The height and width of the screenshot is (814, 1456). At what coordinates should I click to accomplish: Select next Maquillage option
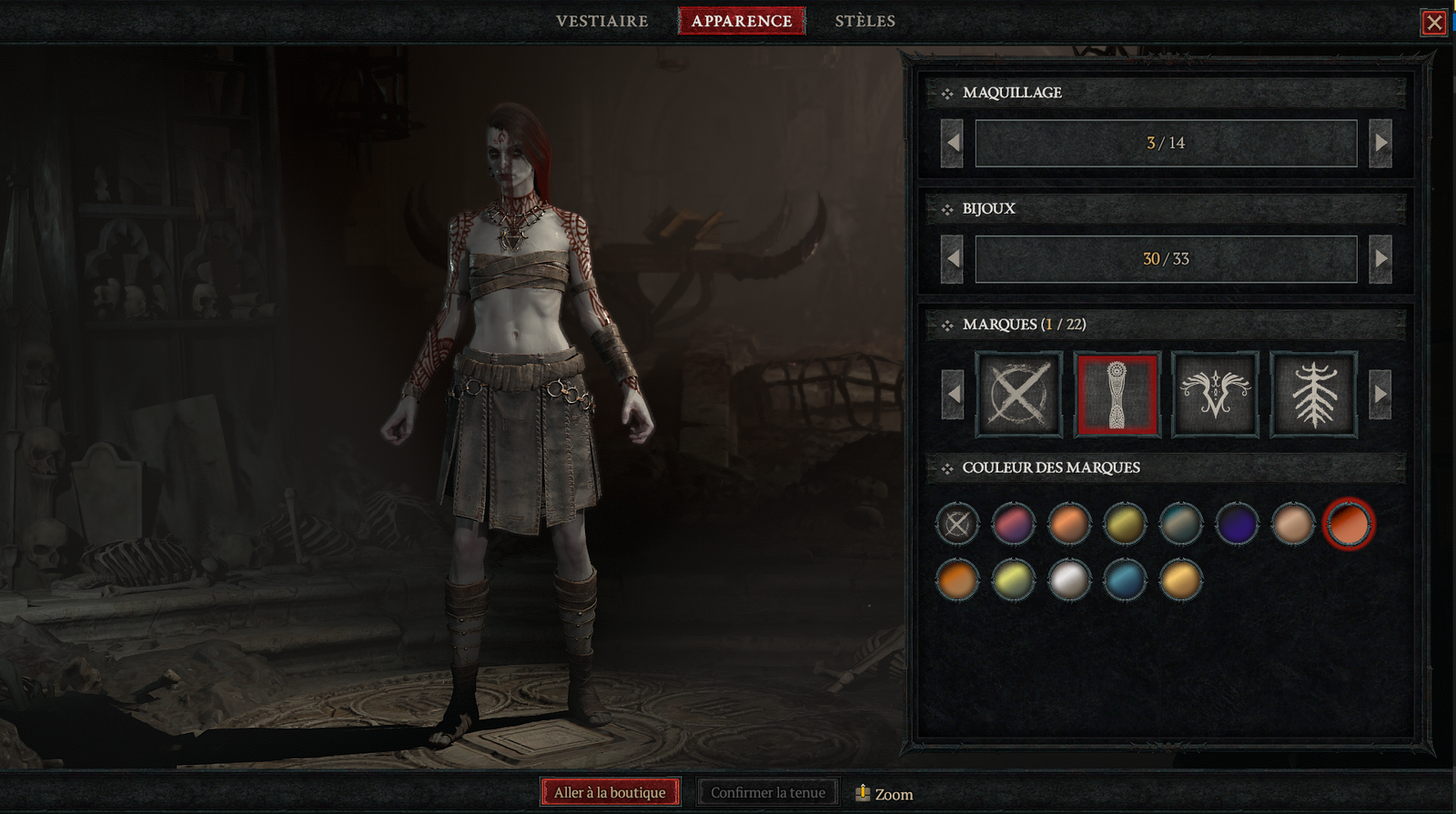(1380, 144)
